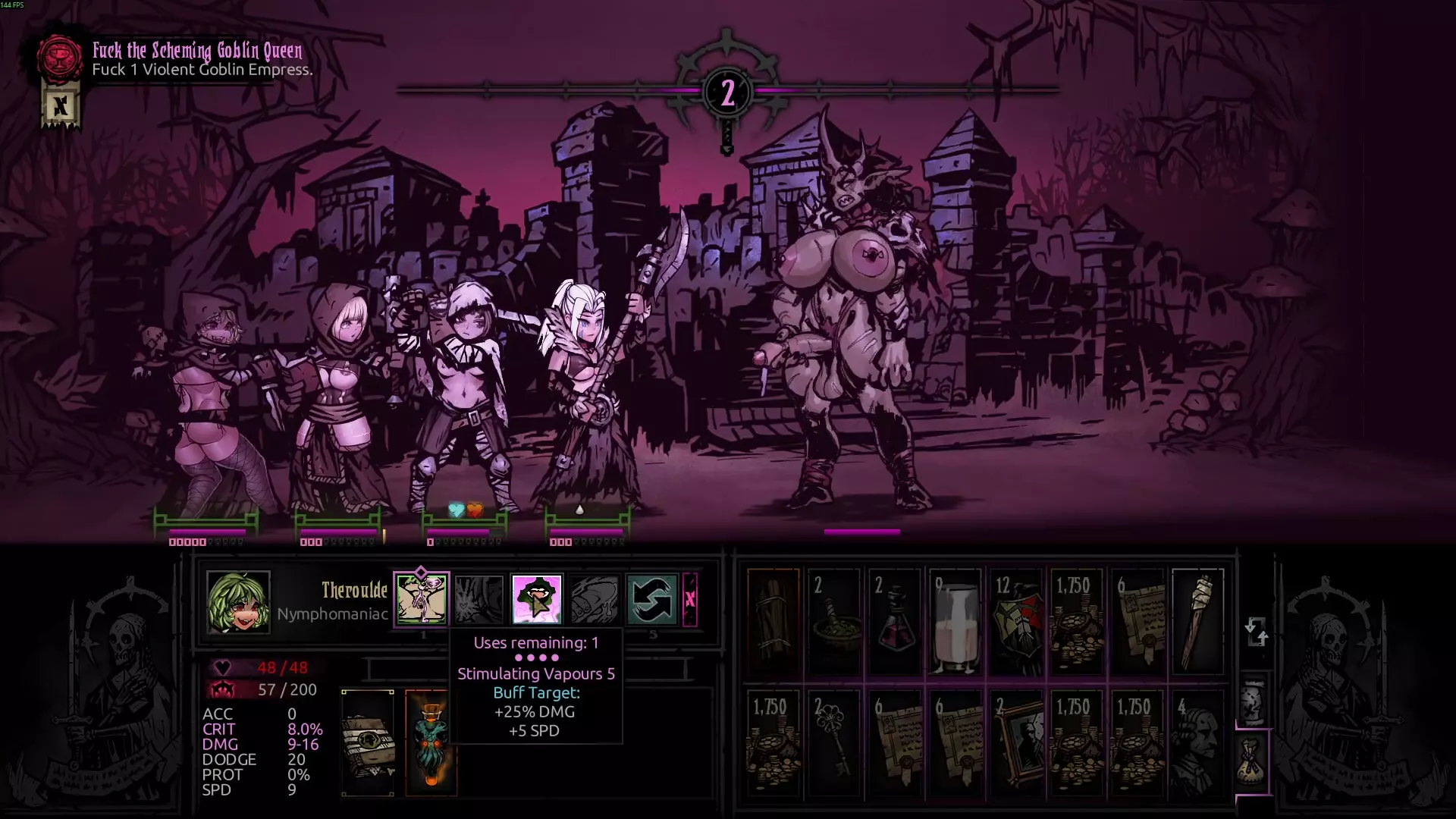Use the red potion flask item
Screen dimensions: 1456x819
point(895,622)
